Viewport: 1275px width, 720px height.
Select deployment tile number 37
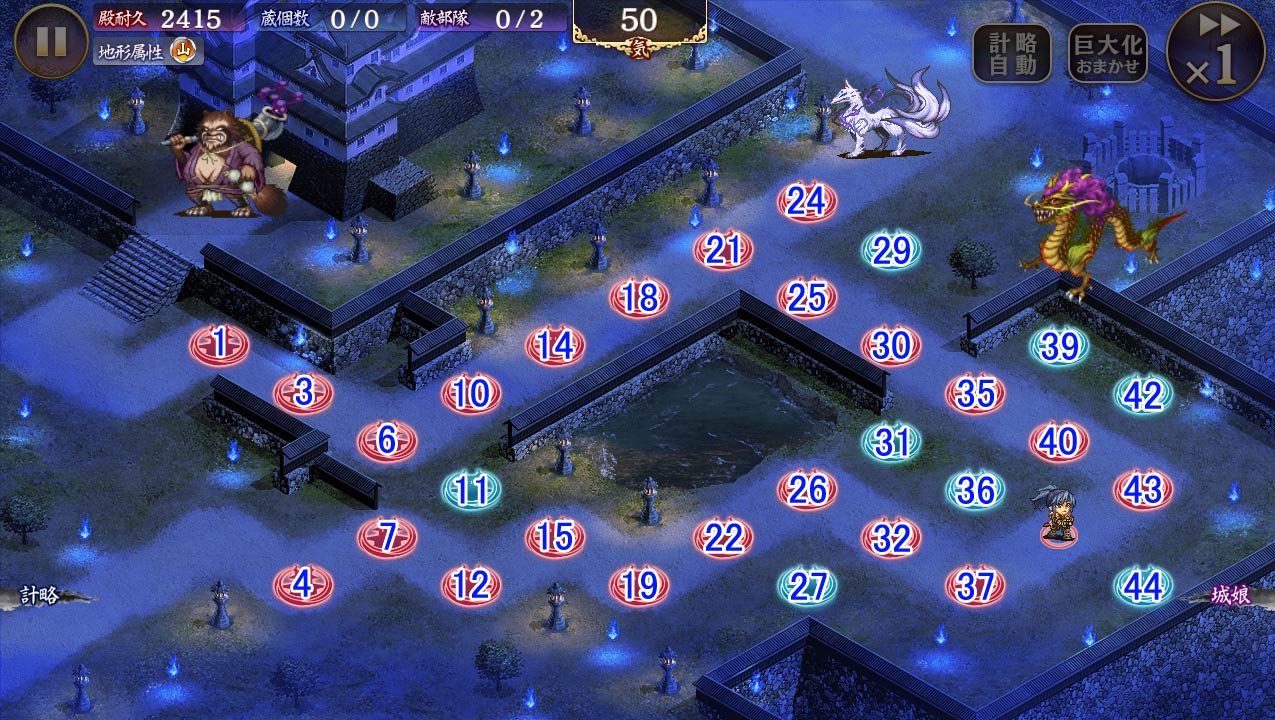pos(974,587)
